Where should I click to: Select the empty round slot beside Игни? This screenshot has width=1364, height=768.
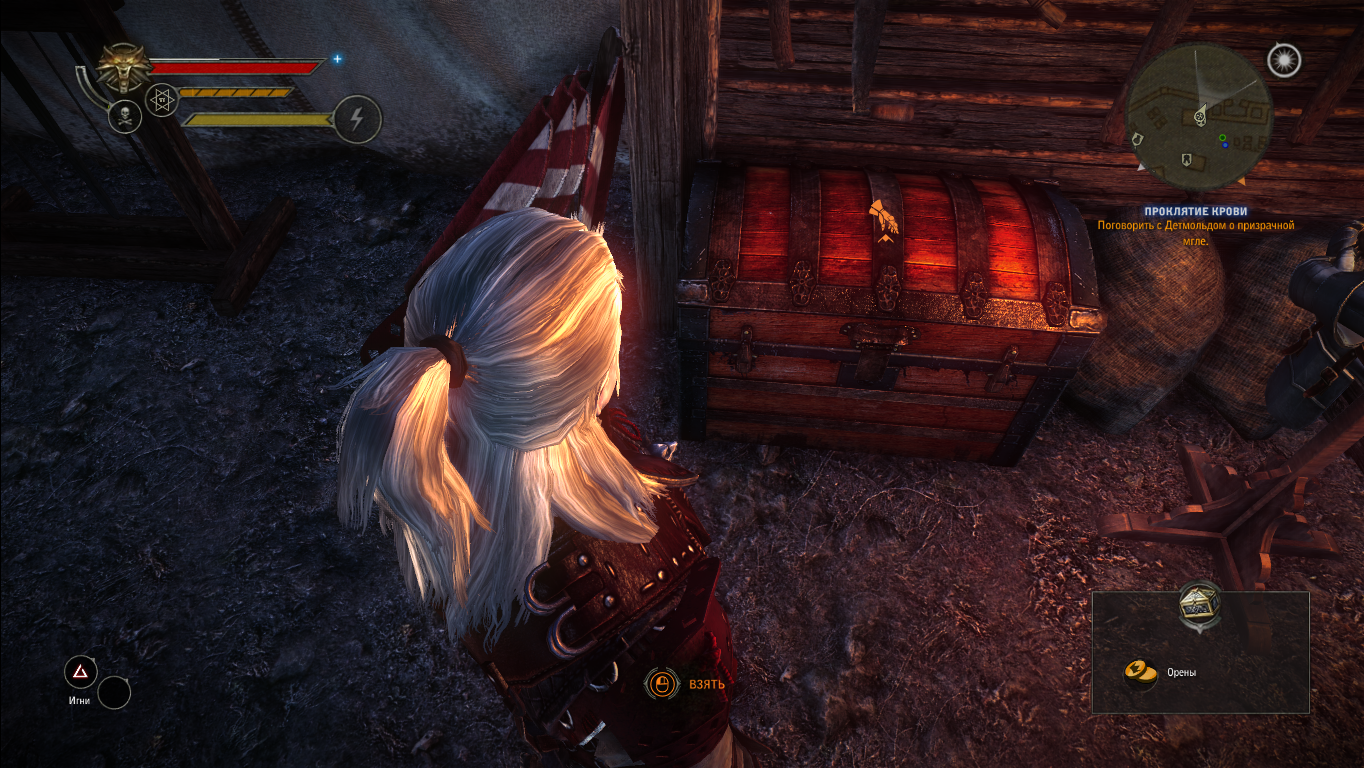pyautogui.click(x=114, y=692)
